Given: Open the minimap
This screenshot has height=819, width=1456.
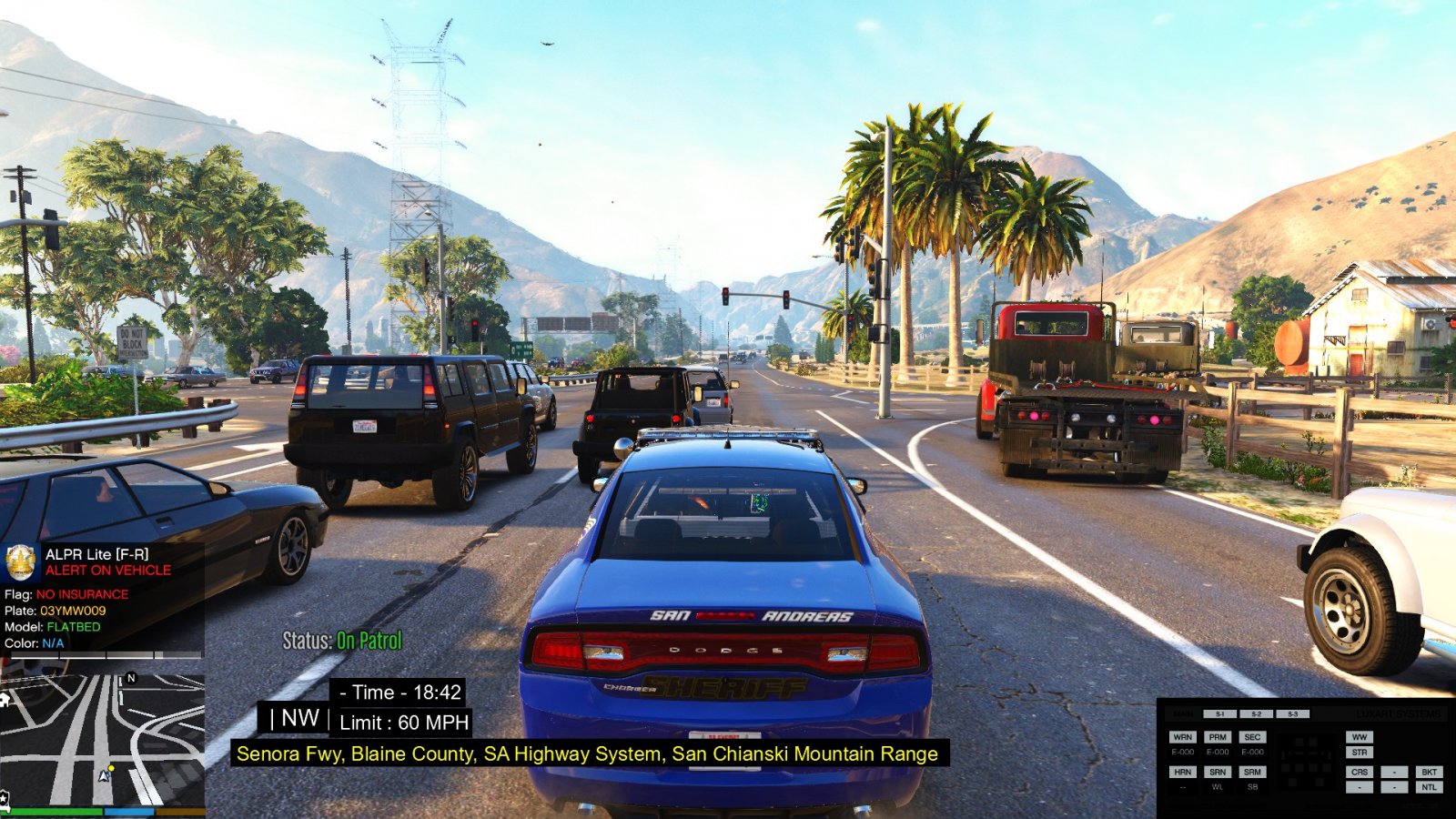Looking at the screenshot, I should pos(102,739).
